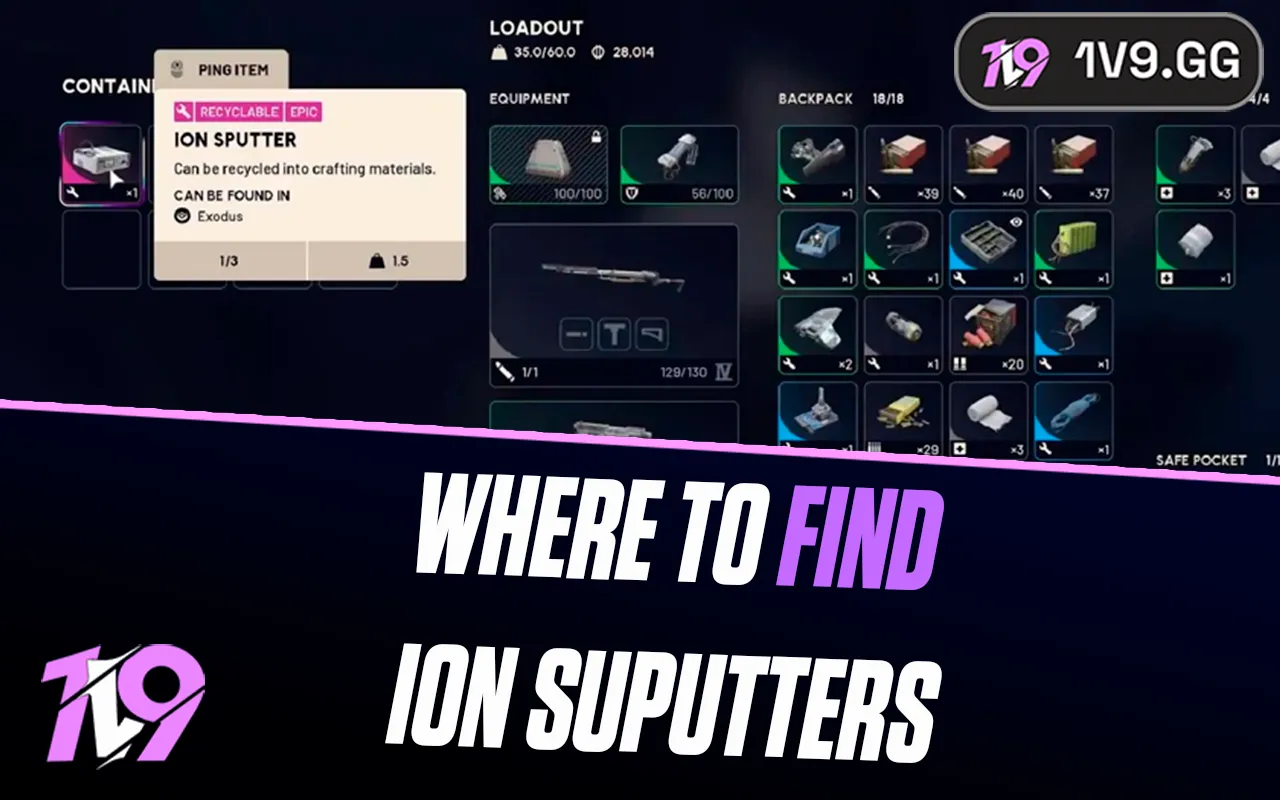Click the weight icon next to 35.0/60.0
1280x800 pixels.
(497, 52)
